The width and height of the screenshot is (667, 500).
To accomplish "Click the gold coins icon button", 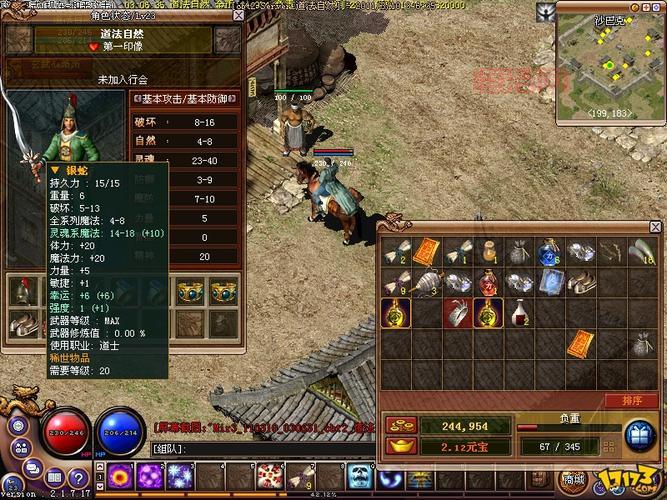I will click(x=396, y=425).
